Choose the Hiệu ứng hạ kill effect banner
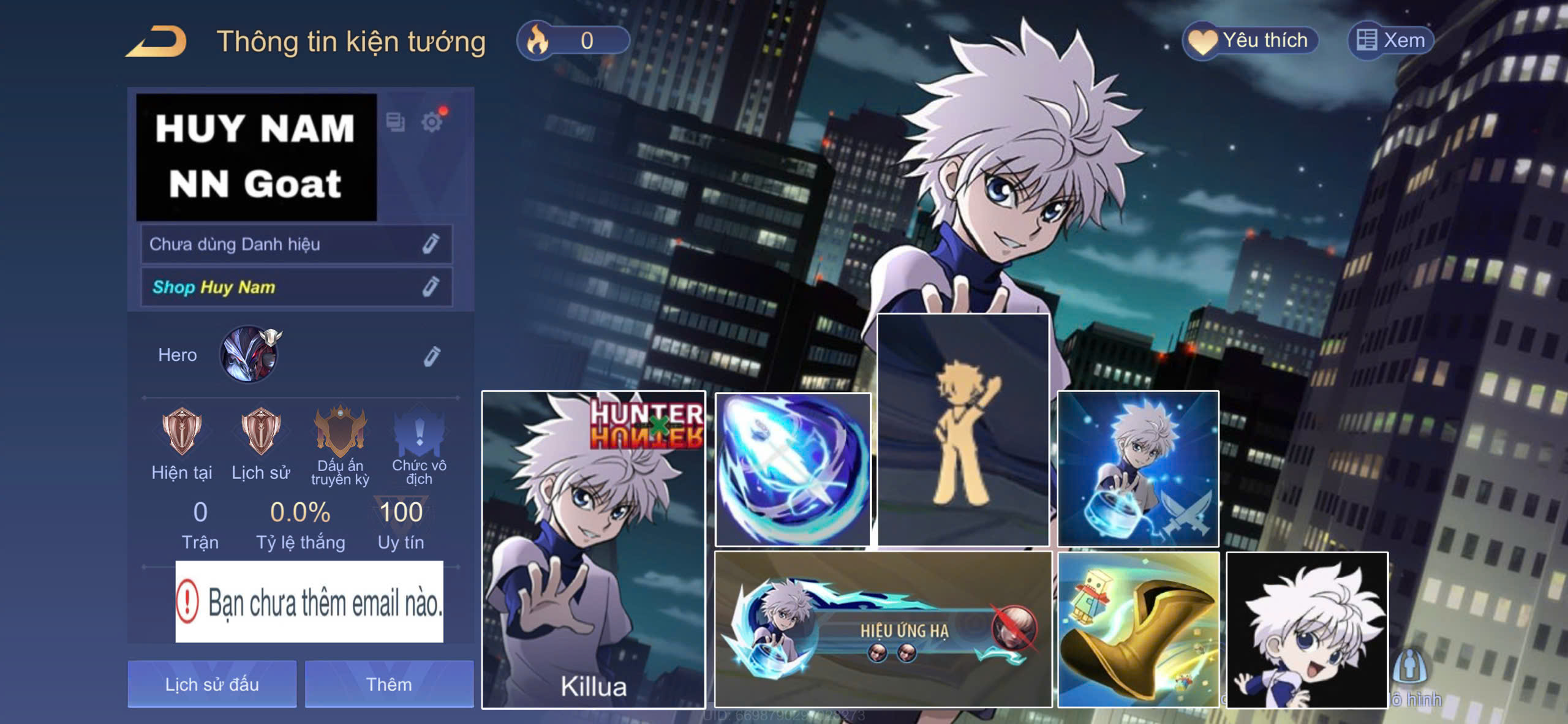This screenshot has width=1568, height=724. pyautogui.click(x=883, y=628)
